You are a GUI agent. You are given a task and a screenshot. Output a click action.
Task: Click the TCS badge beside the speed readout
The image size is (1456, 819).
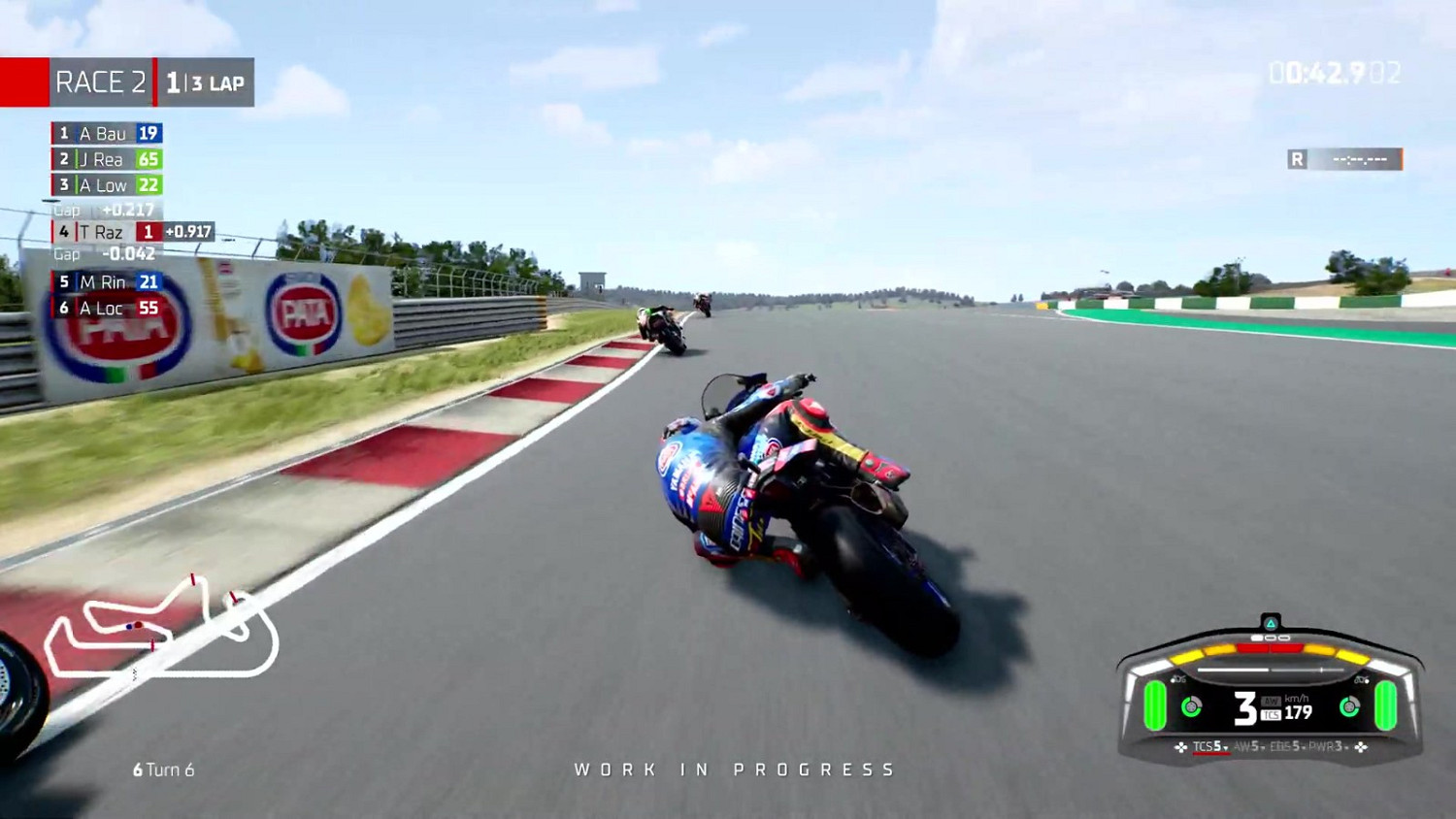1271,714
